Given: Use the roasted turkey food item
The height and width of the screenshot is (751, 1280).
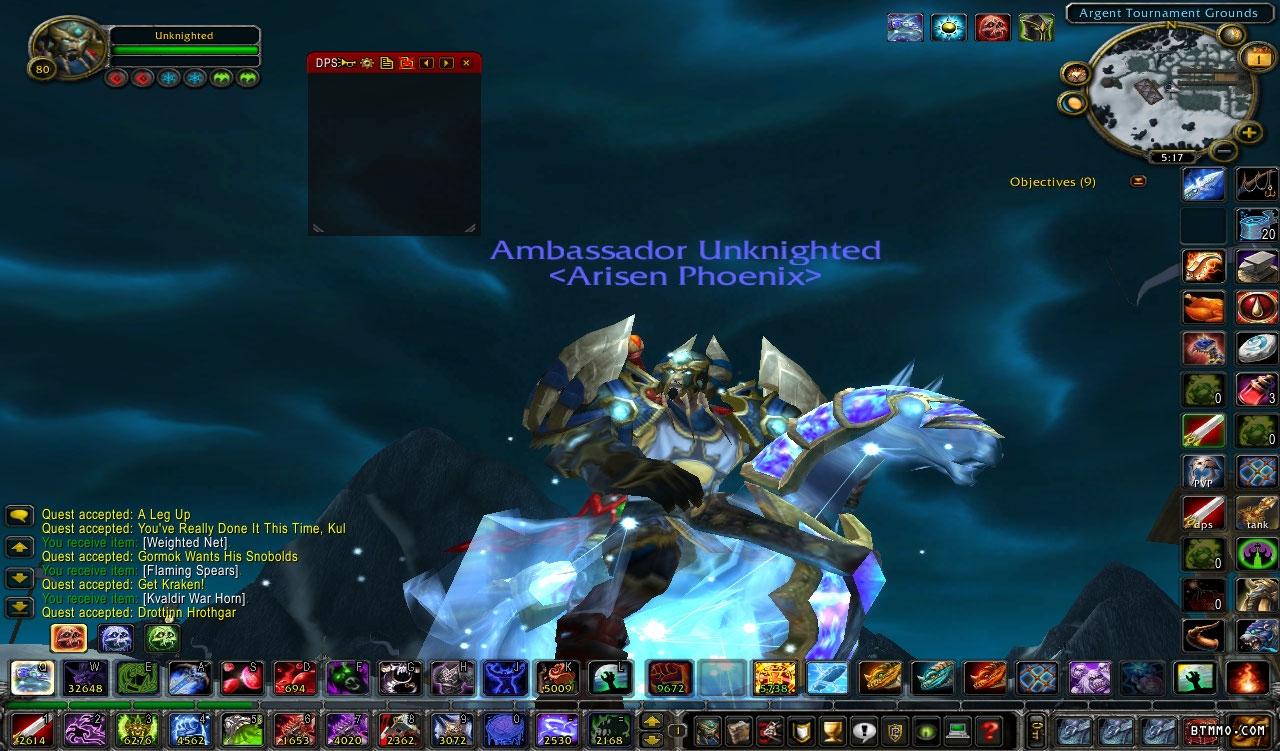Looking at the screenshot, I should coord(1203,307).
